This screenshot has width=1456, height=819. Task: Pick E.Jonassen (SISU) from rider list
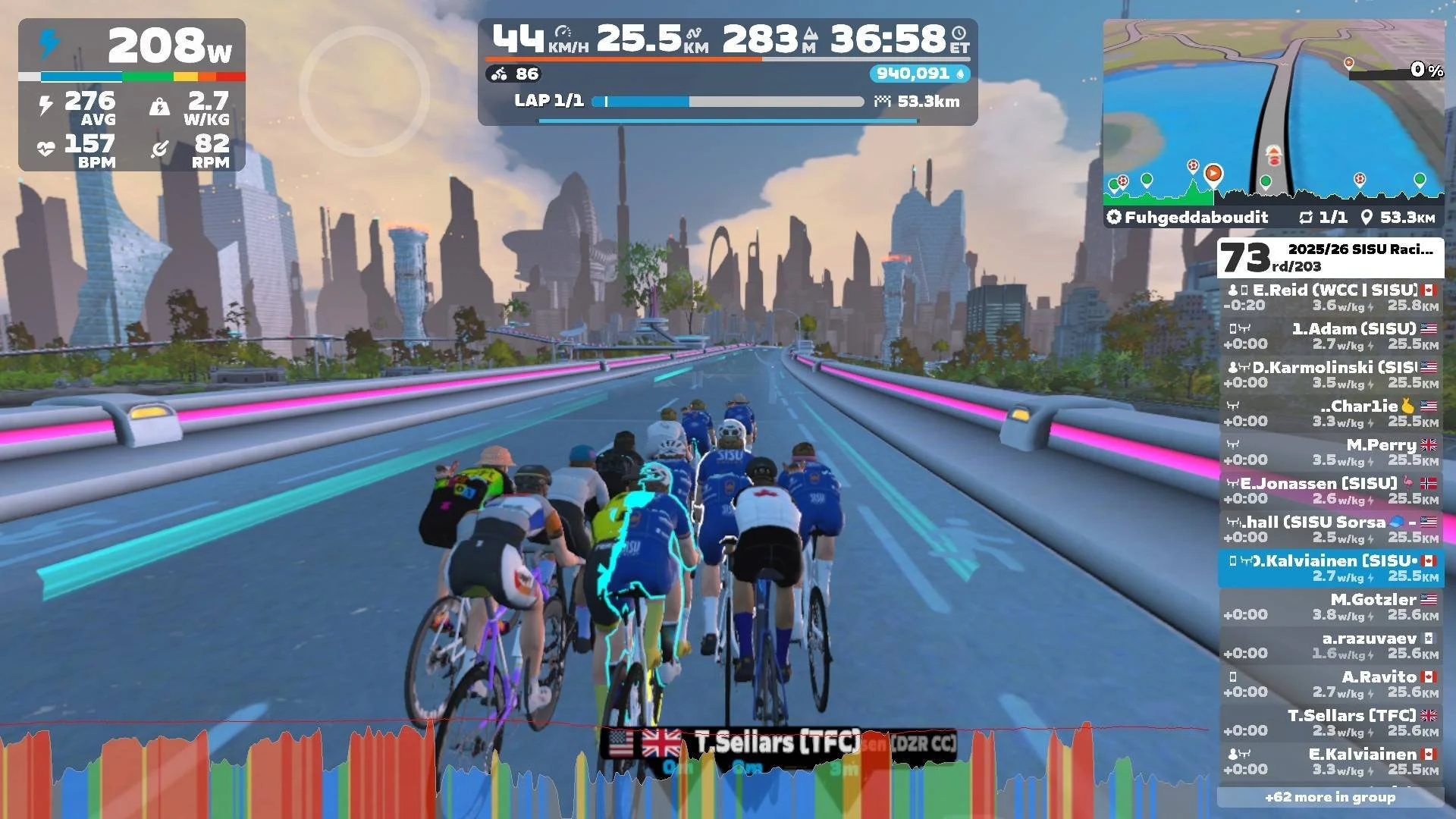1331,491
